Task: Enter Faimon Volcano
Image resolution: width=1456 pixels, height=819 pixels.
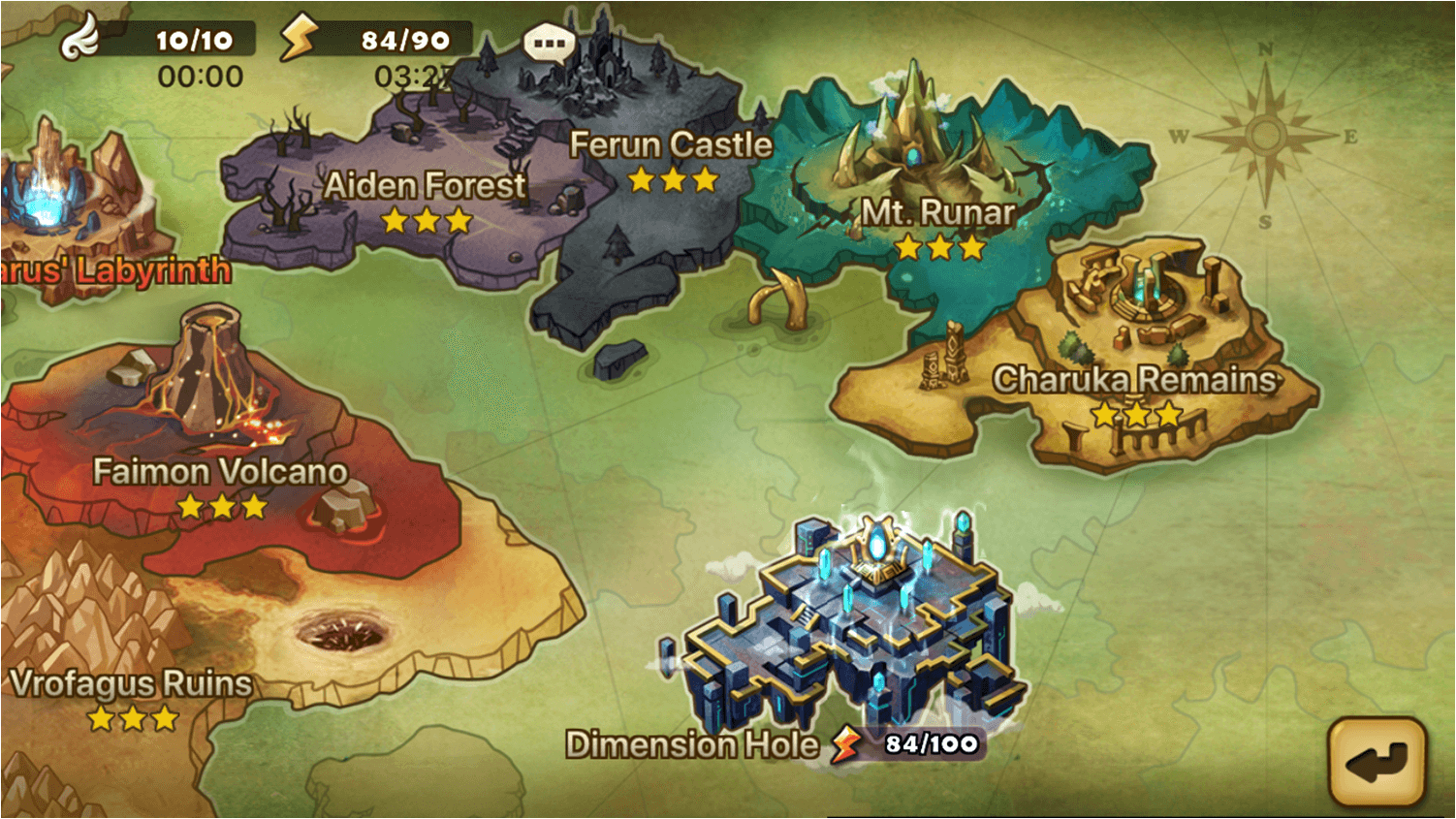Action: [220, 472]
